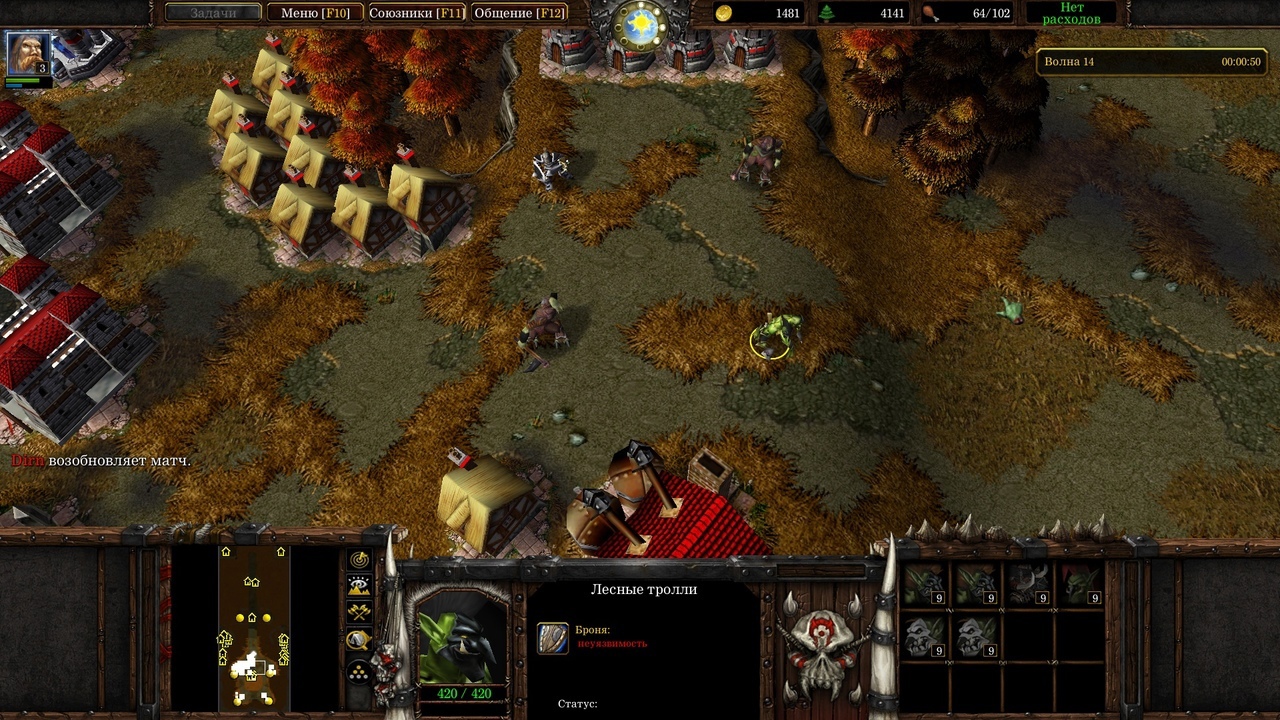Open the Меню [F10] game menu

314,13
